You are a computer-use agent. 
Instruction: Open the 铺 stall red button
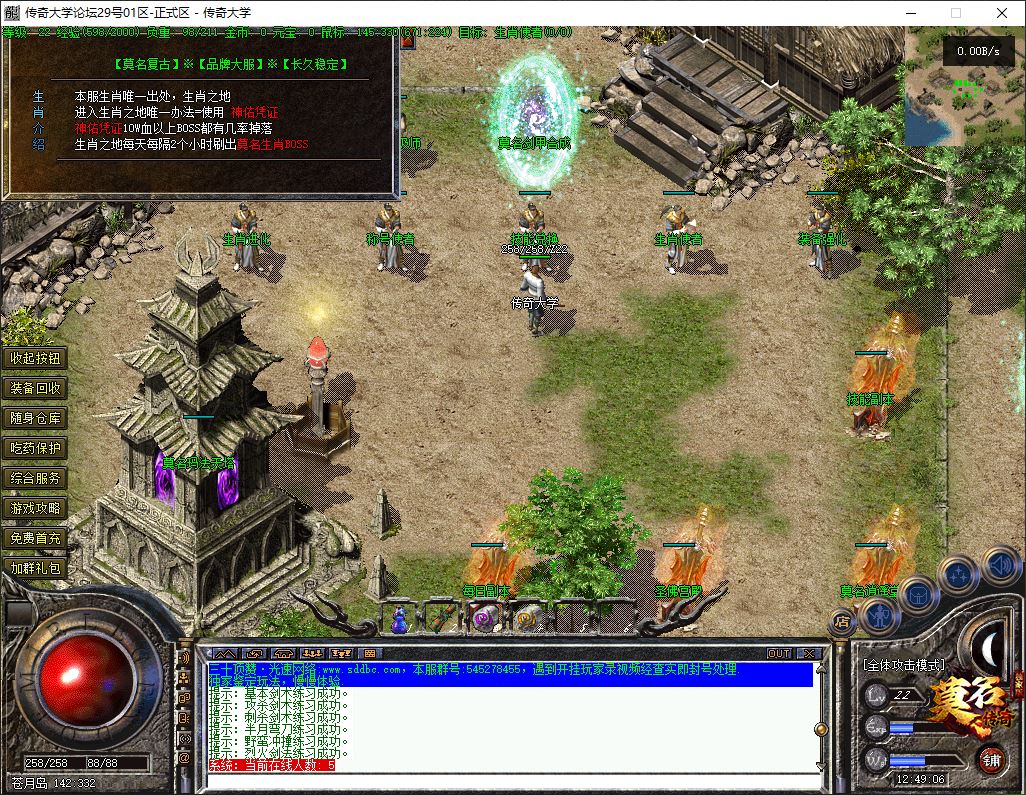click(x=991, y=759)
